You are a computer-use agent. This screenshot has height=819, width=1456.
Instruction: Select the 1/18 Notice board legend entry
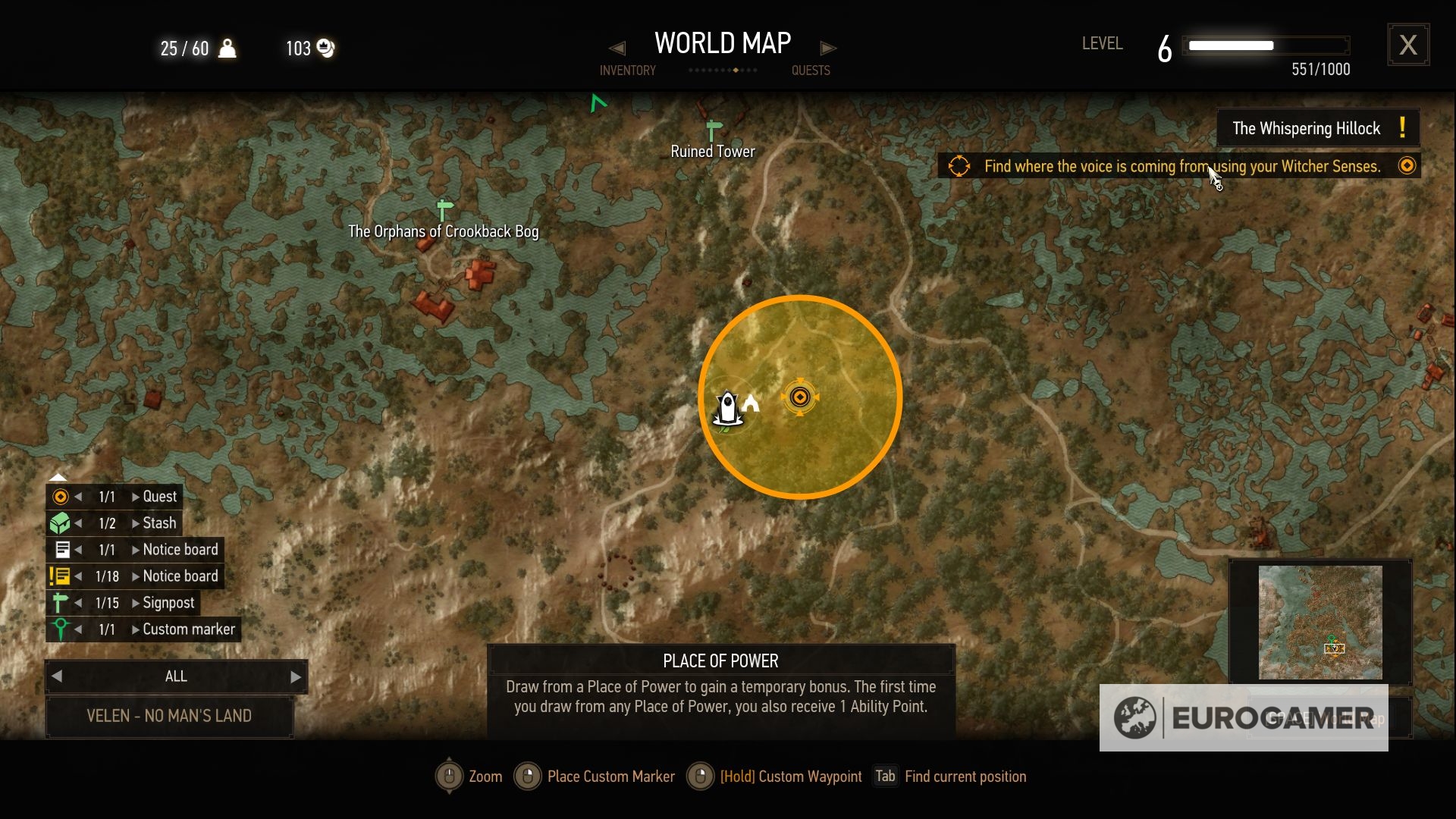click(x=180, y=576)
